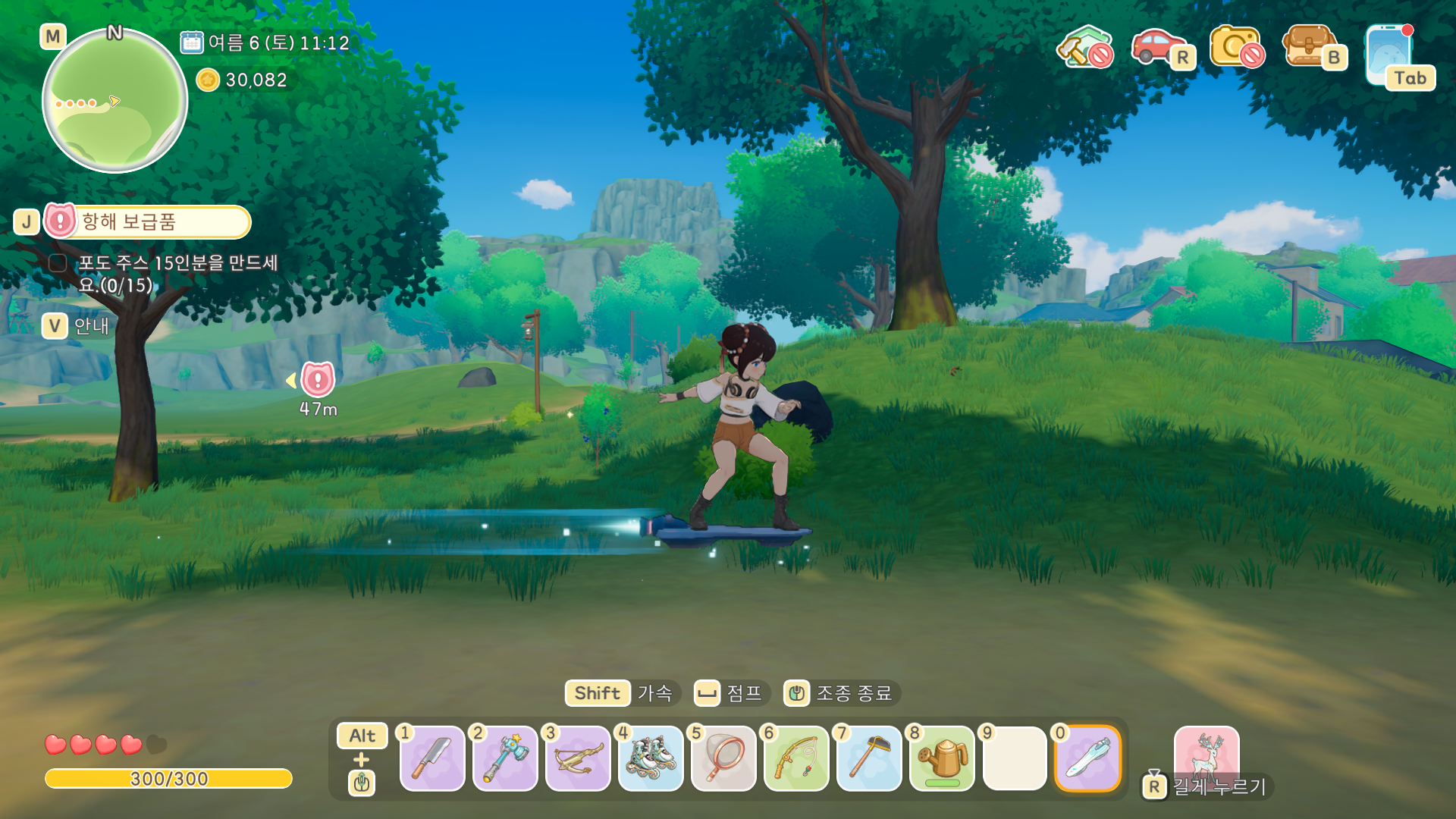Select the hoe tool slot
1456x819 pixels.
869,758
